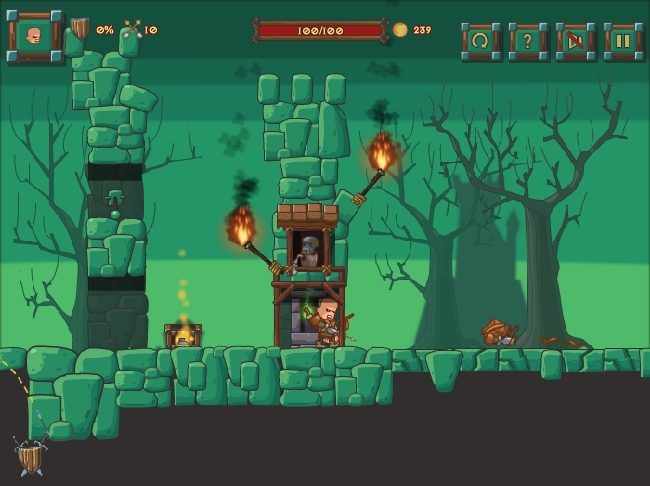The width and height of the screenshot is (650, 486).
Task: Toggle the crossed-out fast-forward button
Action: 575,41
